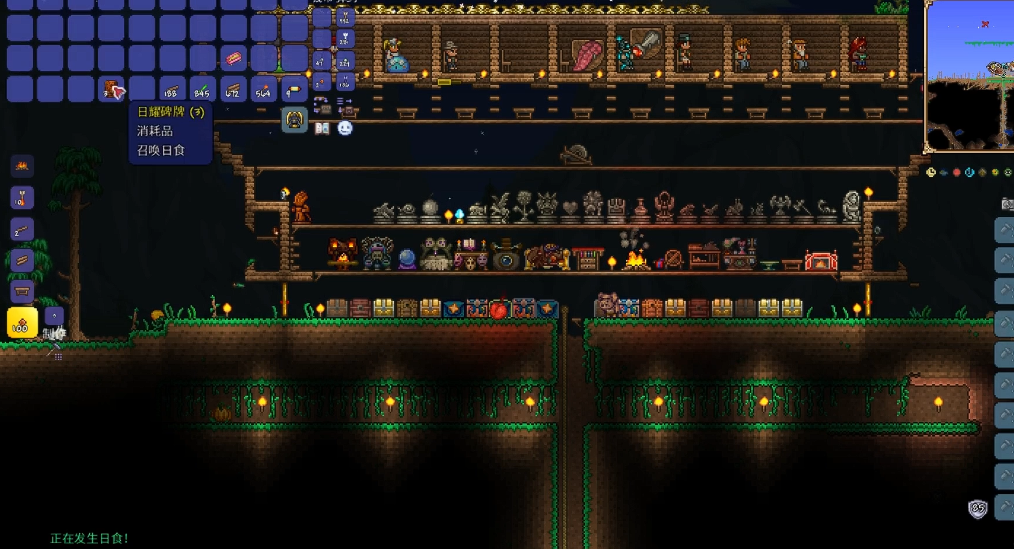Choose the wood stack of 672
The width and height of the screenshot is (1014, 549).
click(232, 90)
